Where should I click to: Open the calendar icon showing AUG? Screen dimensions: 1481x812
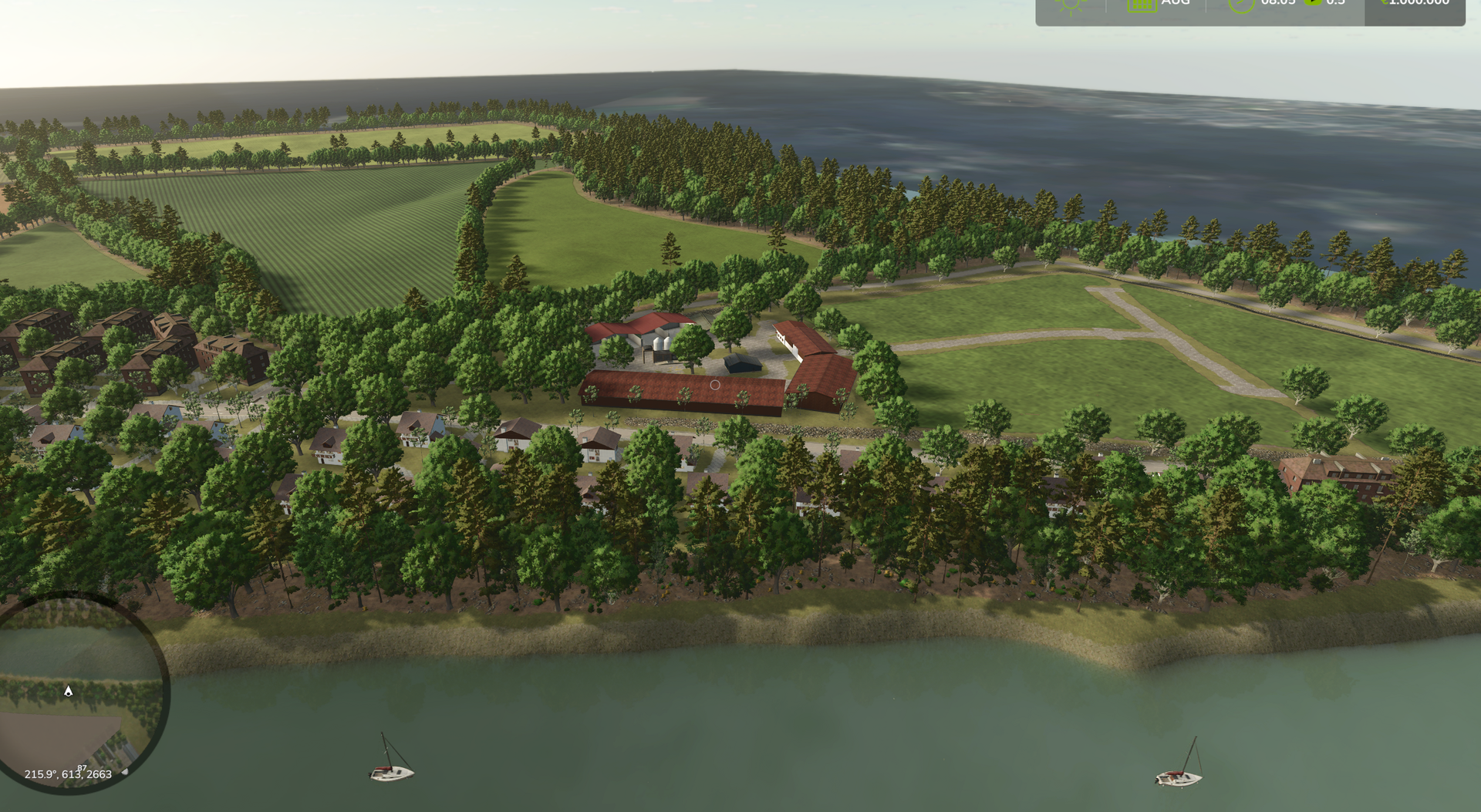click(1141, 4)
